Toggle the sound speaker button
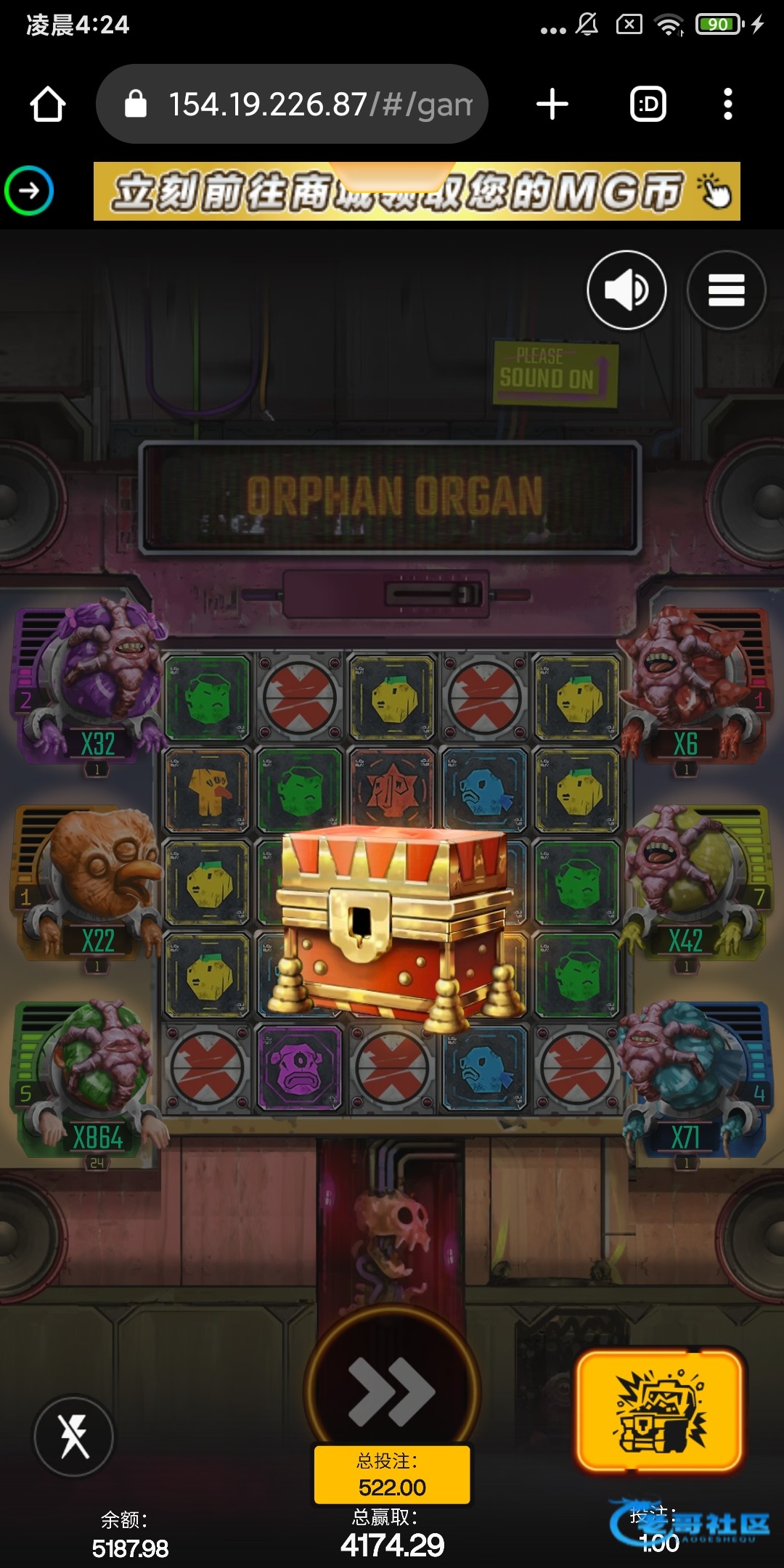This screenshot has height=1568, width=784. click(626, 290)
